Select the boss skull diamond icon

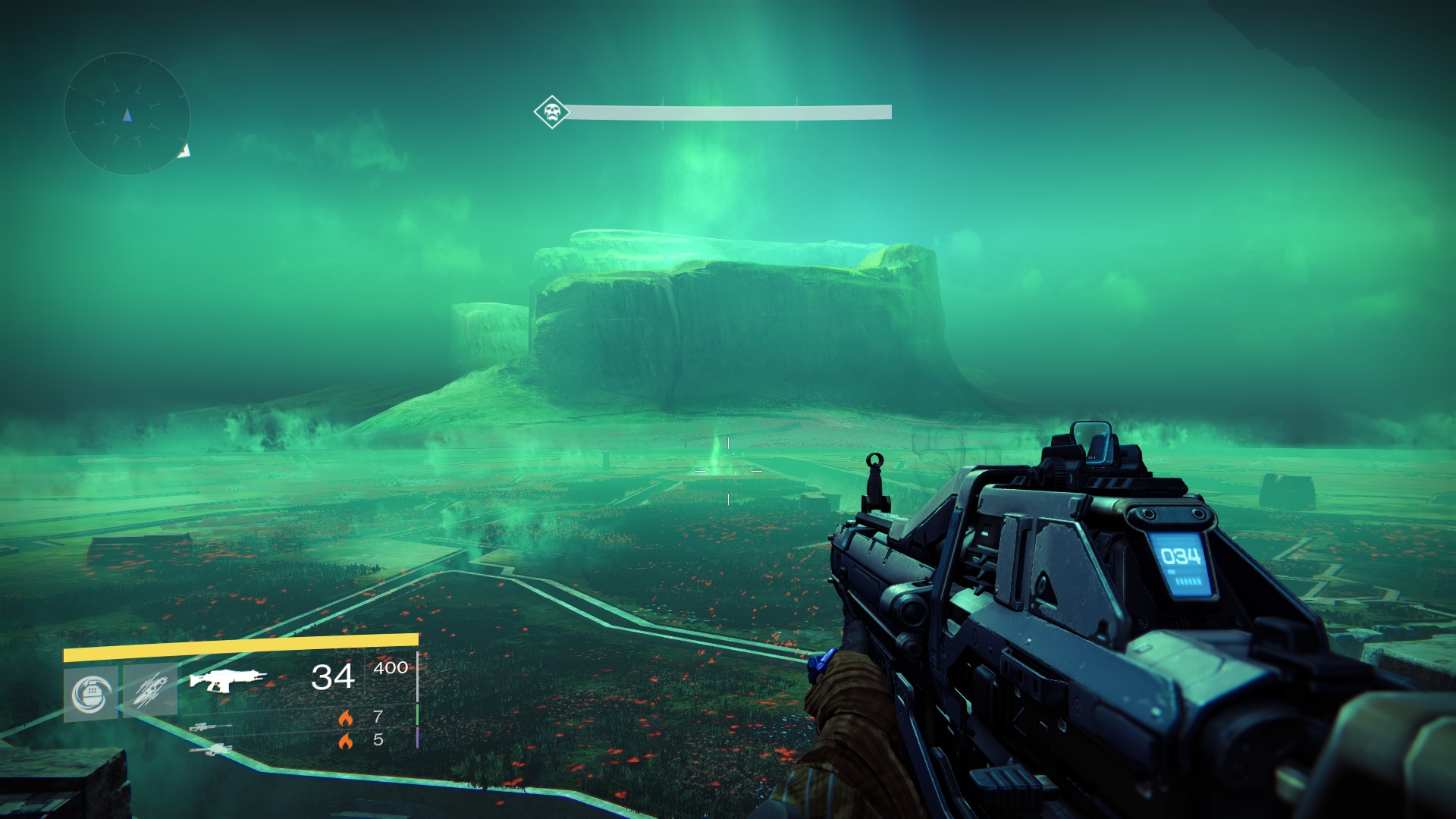click(x=551, y=112)
